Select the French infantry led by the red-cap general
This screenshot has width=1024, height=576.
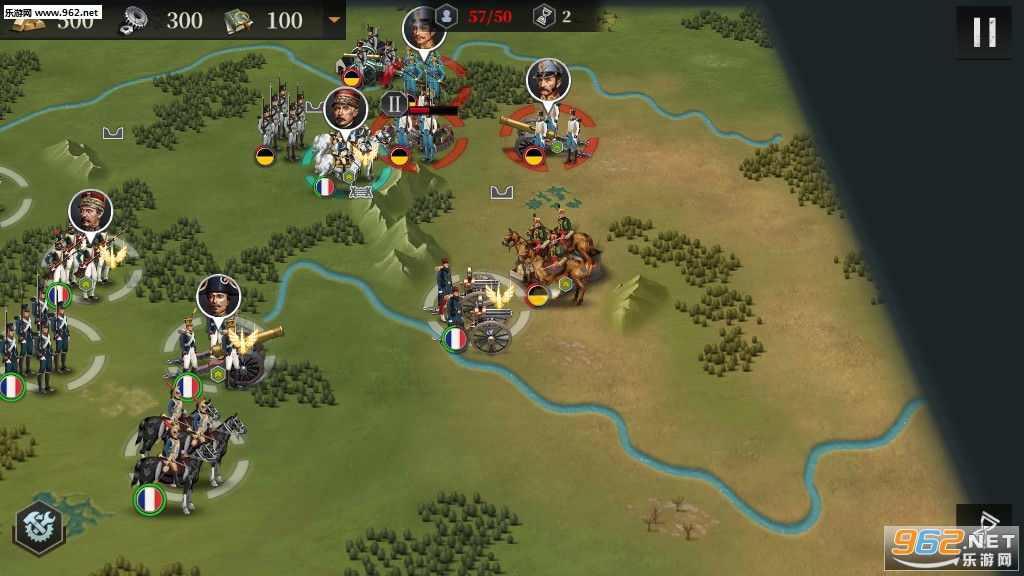point(84,258)
